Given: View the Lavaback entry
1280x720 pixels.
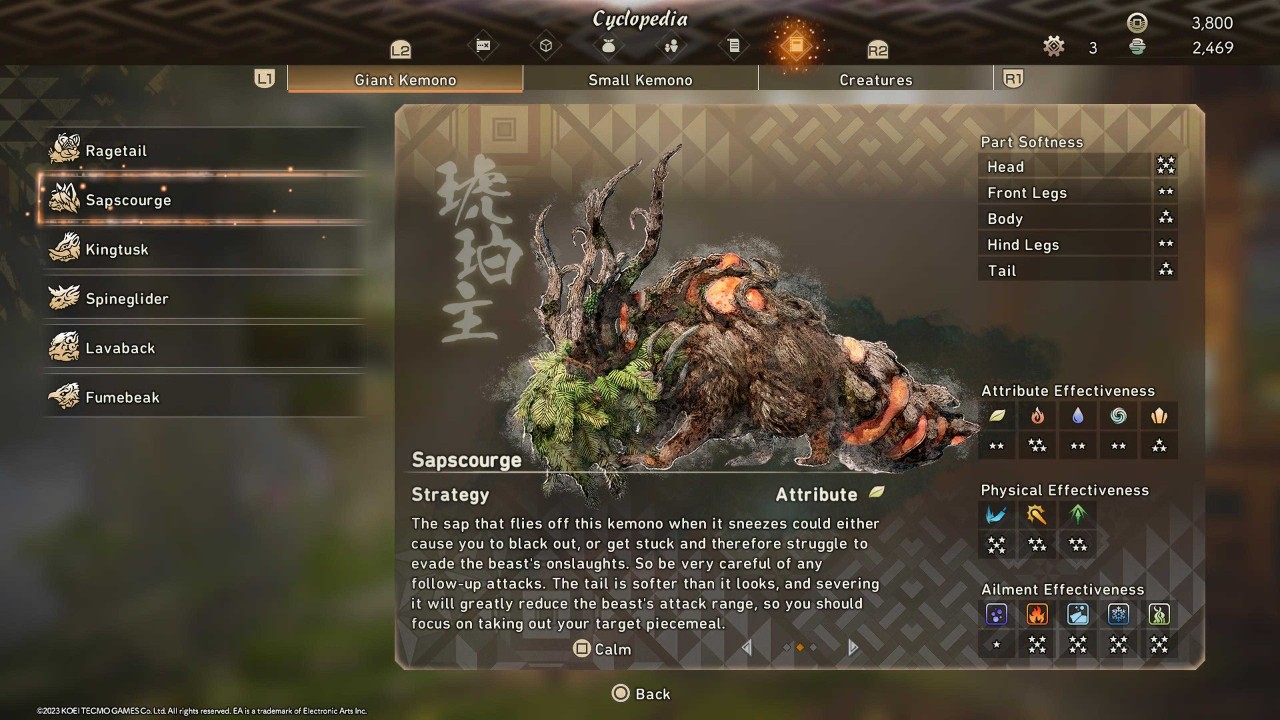Looking at the screenshot, I should point(120,348).
